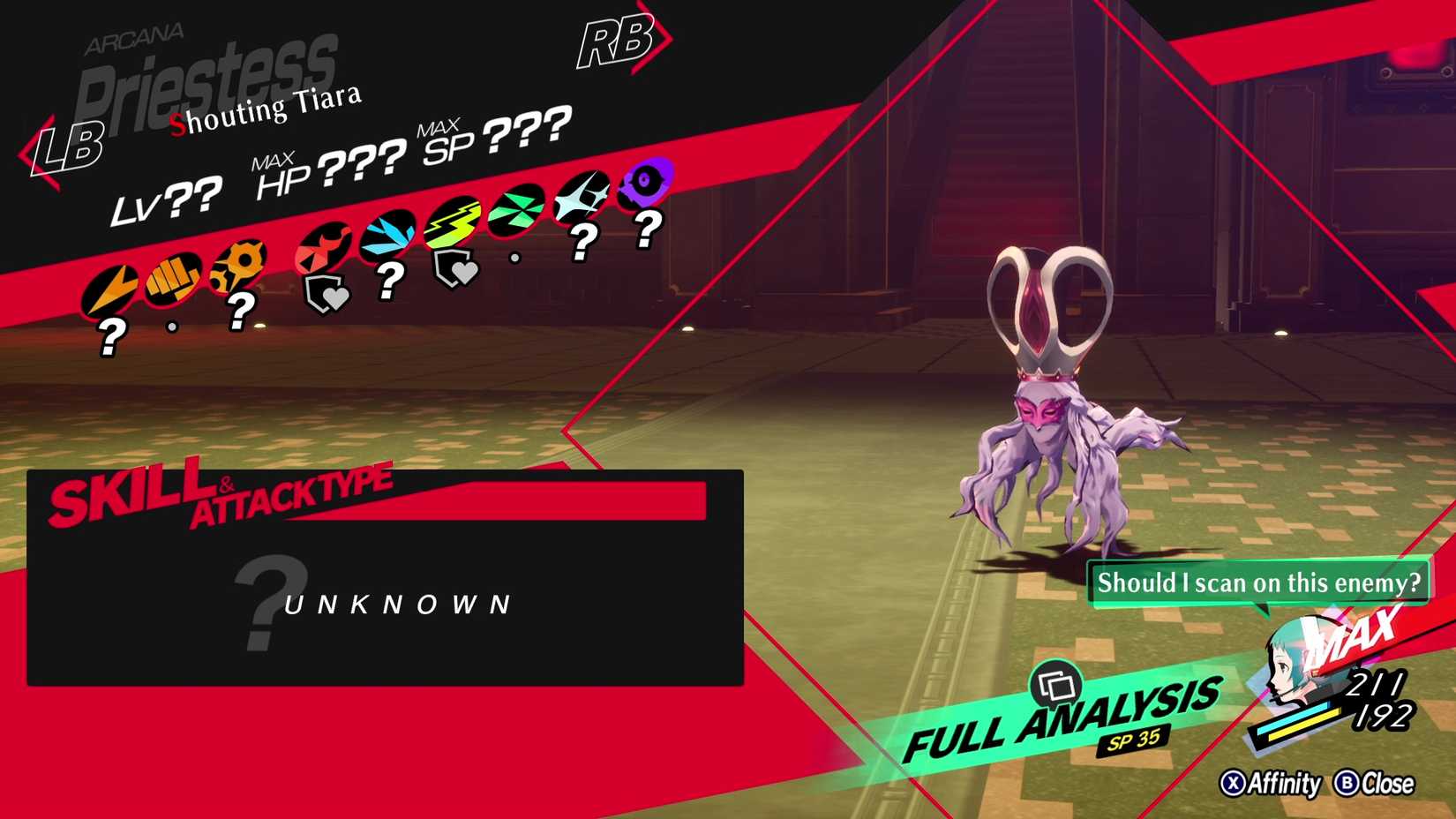
Task: Pick the Wind affinity icon
Action: pyautogui.click(x=516, y=209)
